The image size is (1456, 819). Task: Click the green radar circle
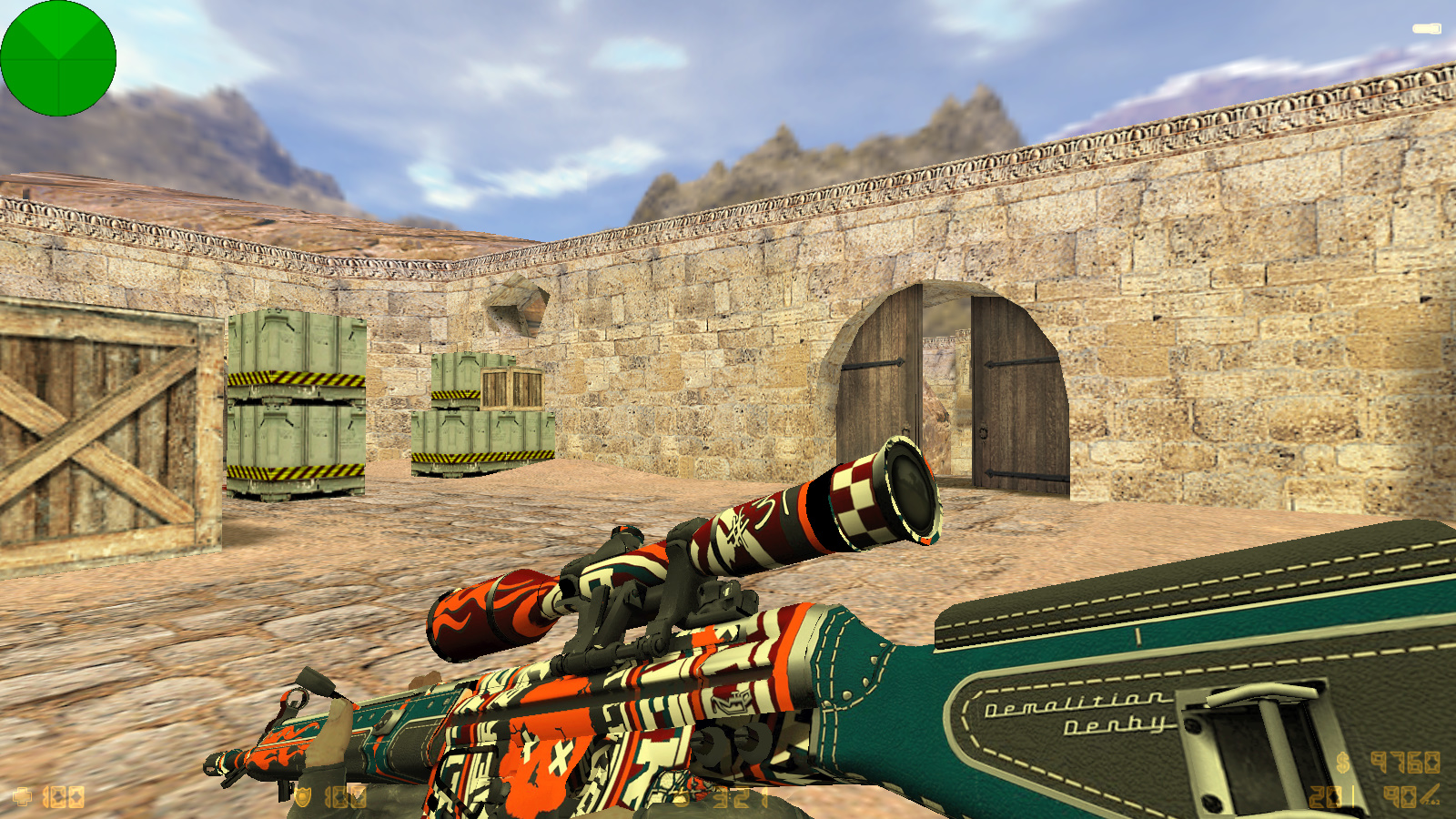pyautogui.click(x=58, y=58)
